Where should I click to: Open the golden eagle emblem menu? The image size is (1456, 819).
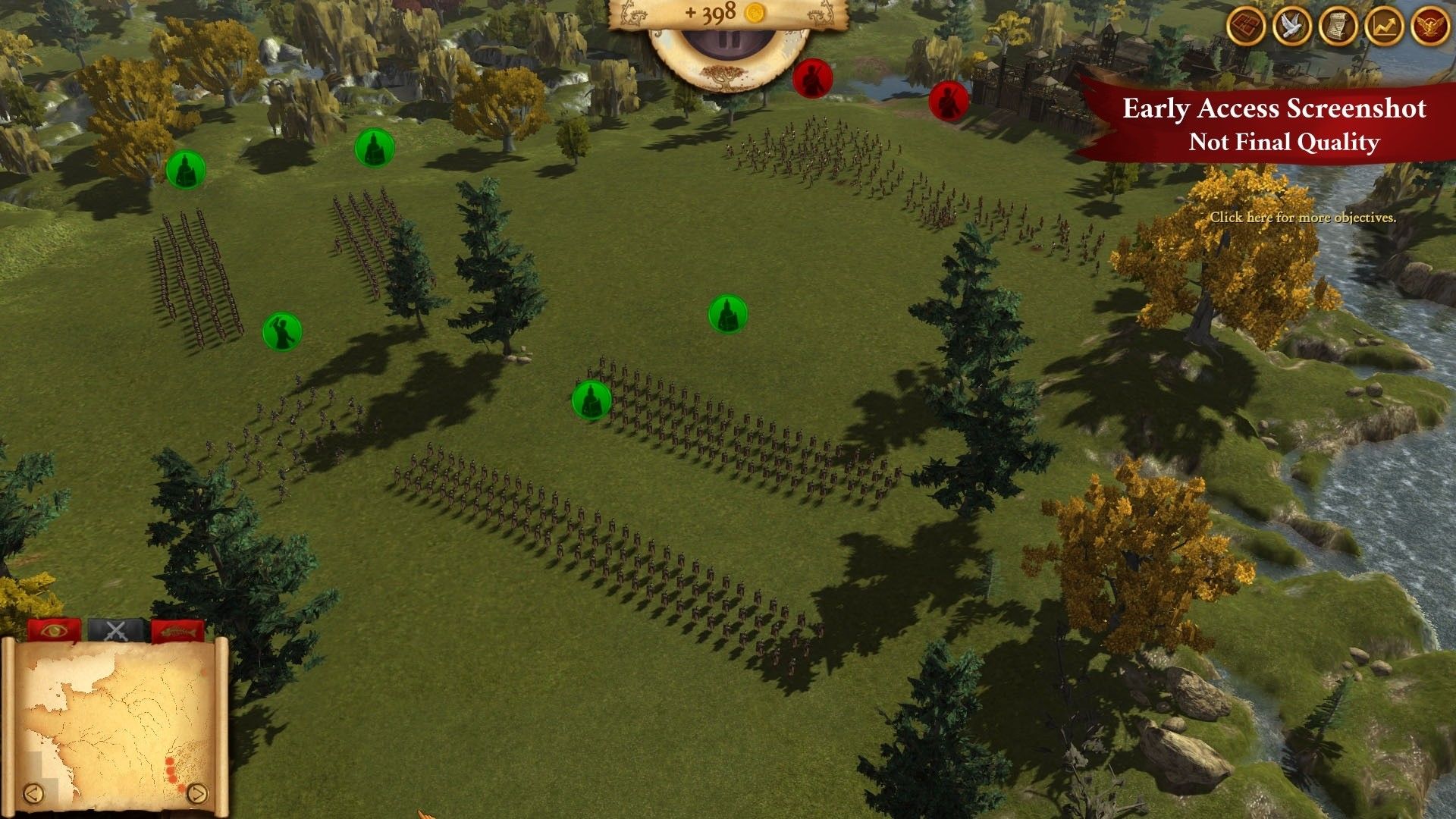(x=1429, y=27)
